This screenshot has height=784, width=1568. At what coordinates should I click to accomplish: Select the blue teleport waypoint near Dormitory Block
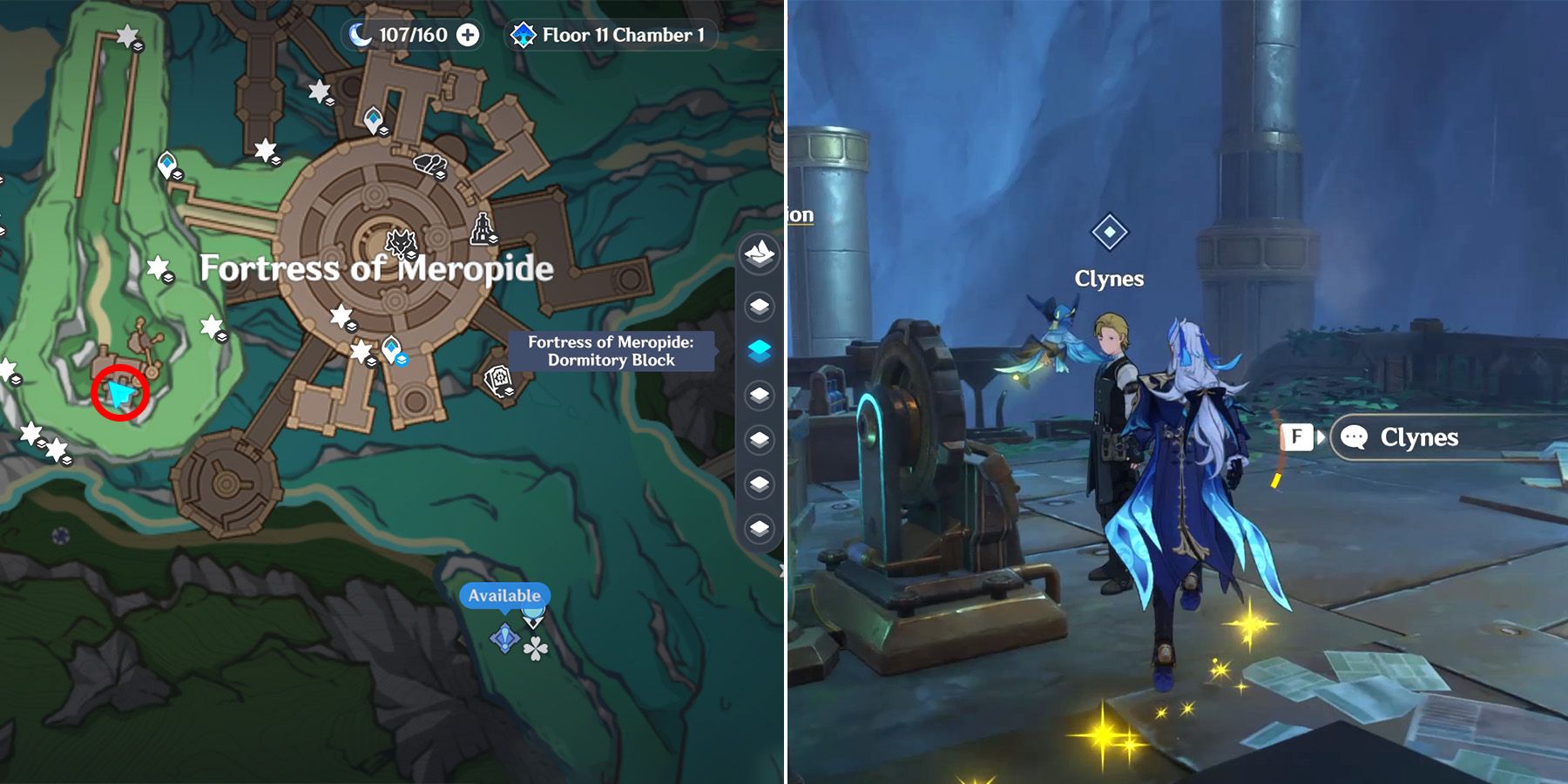click(x=391, y=348)
